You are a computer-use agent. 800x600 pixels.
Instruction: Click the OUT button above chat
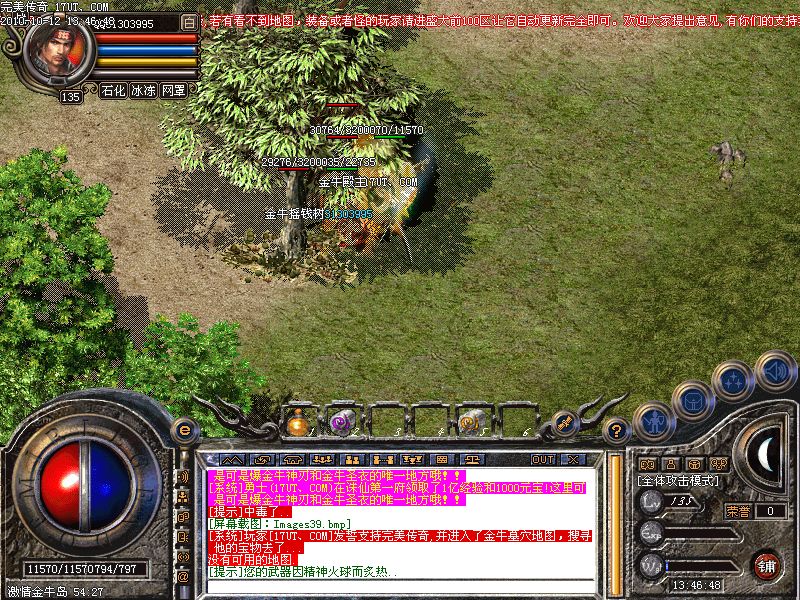click(543, 459)
